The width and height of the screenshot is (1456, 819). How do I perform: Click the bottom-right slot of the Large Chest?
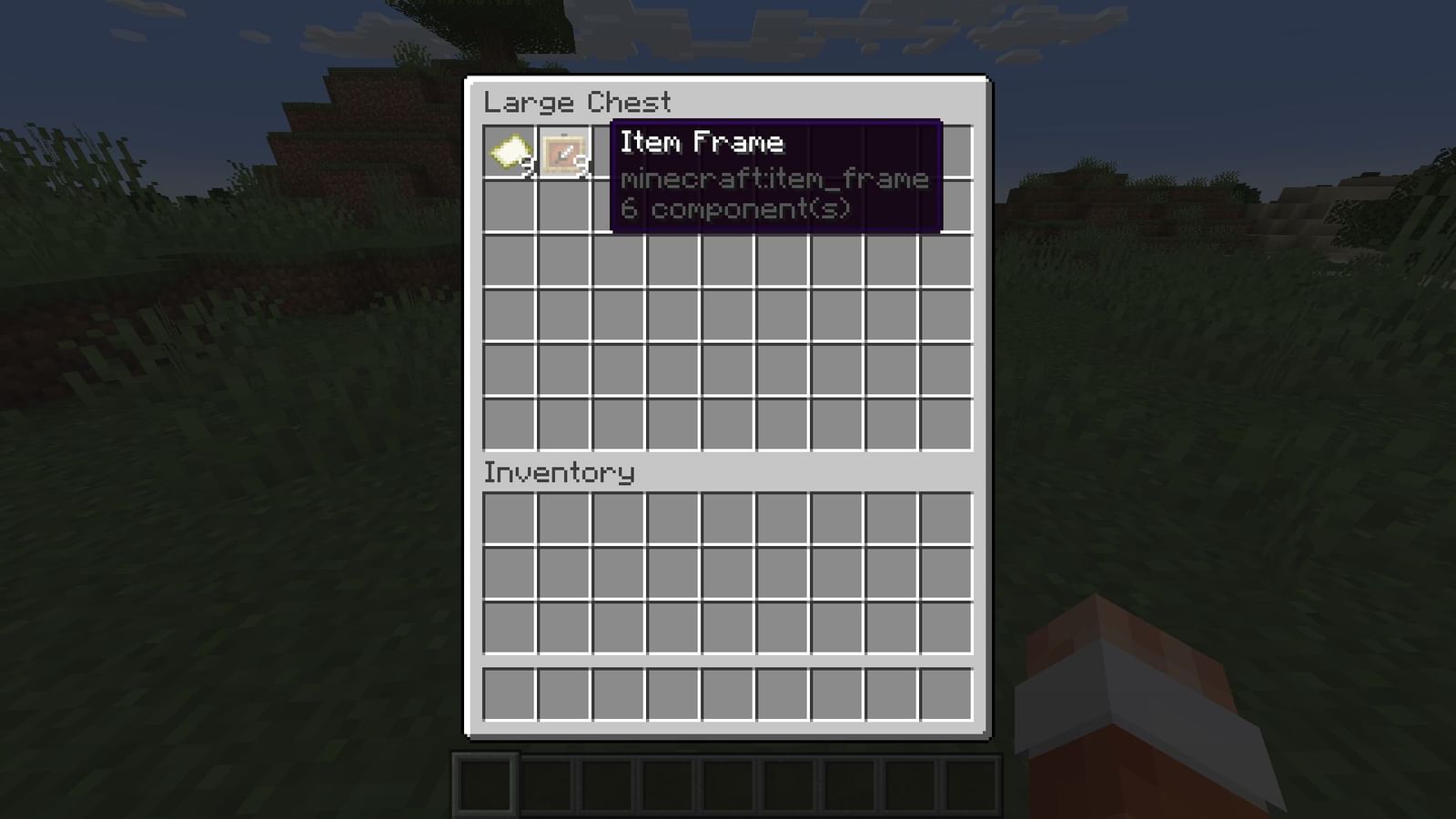[x=947, y=422]
